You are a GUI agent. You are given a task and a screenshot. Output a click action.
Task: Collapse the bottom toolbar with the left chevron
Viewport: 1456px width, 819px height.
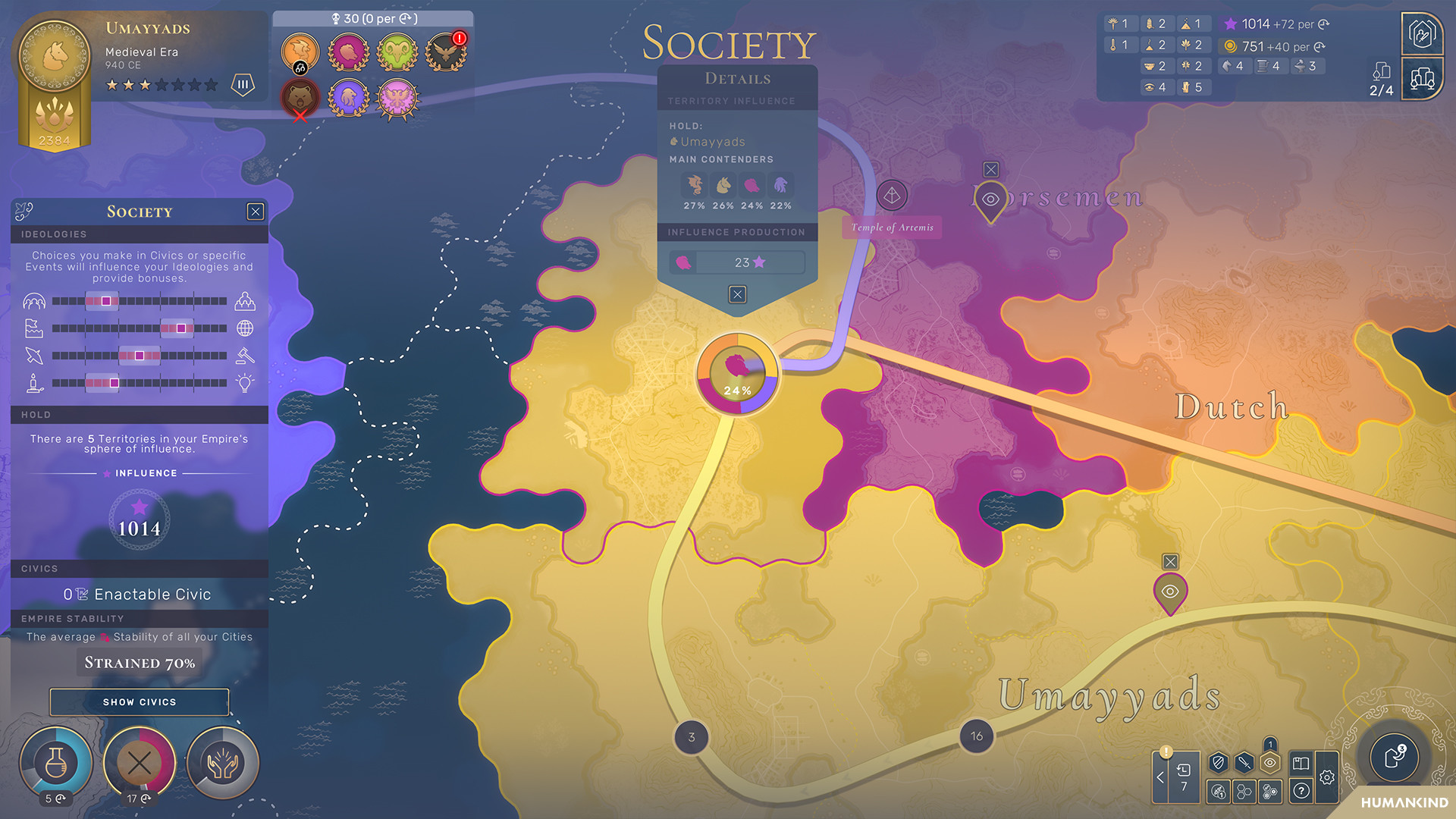pos(1160,777)
